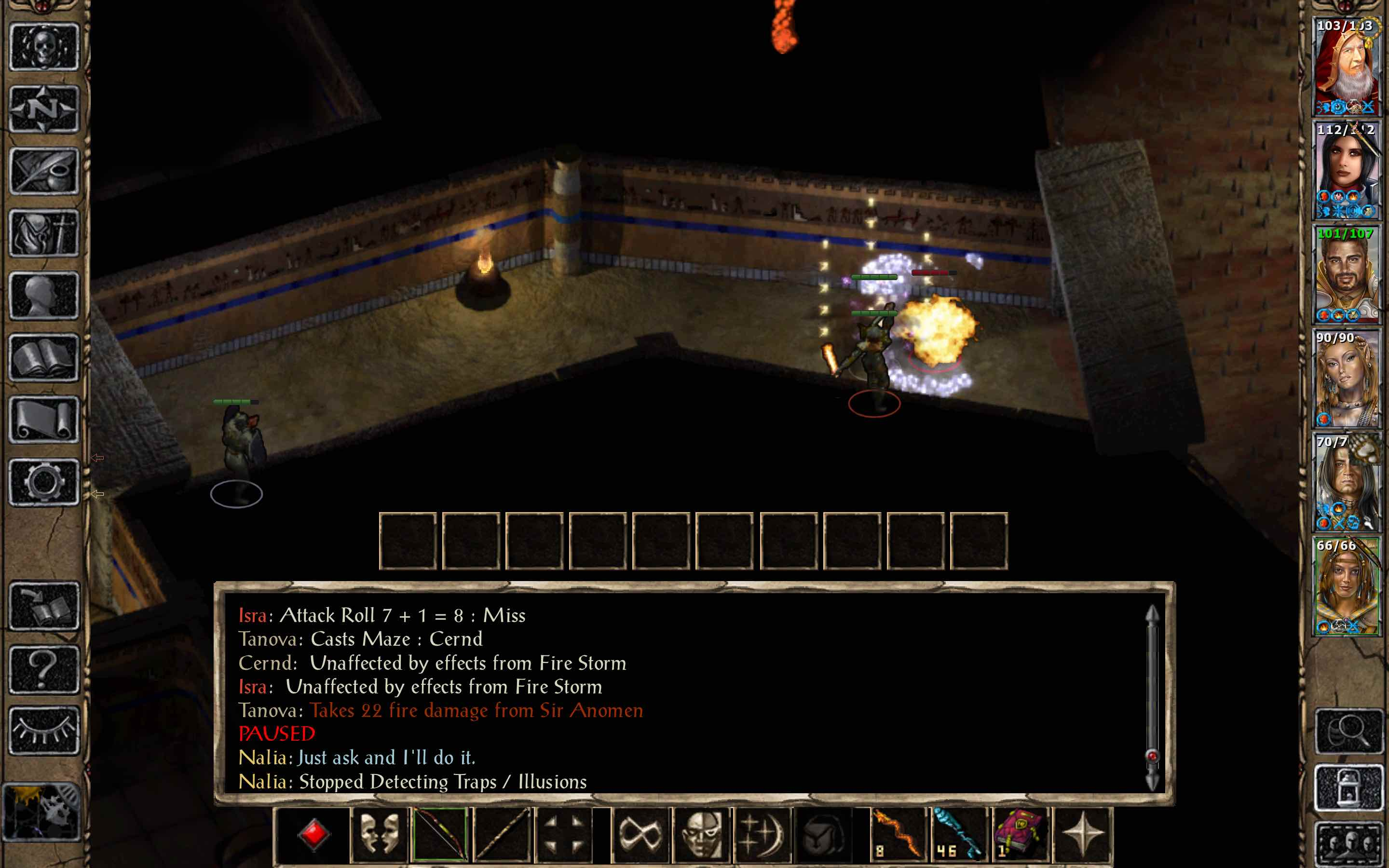
Task: Use the orange flame wand quick item
Action: click(898, 834)
